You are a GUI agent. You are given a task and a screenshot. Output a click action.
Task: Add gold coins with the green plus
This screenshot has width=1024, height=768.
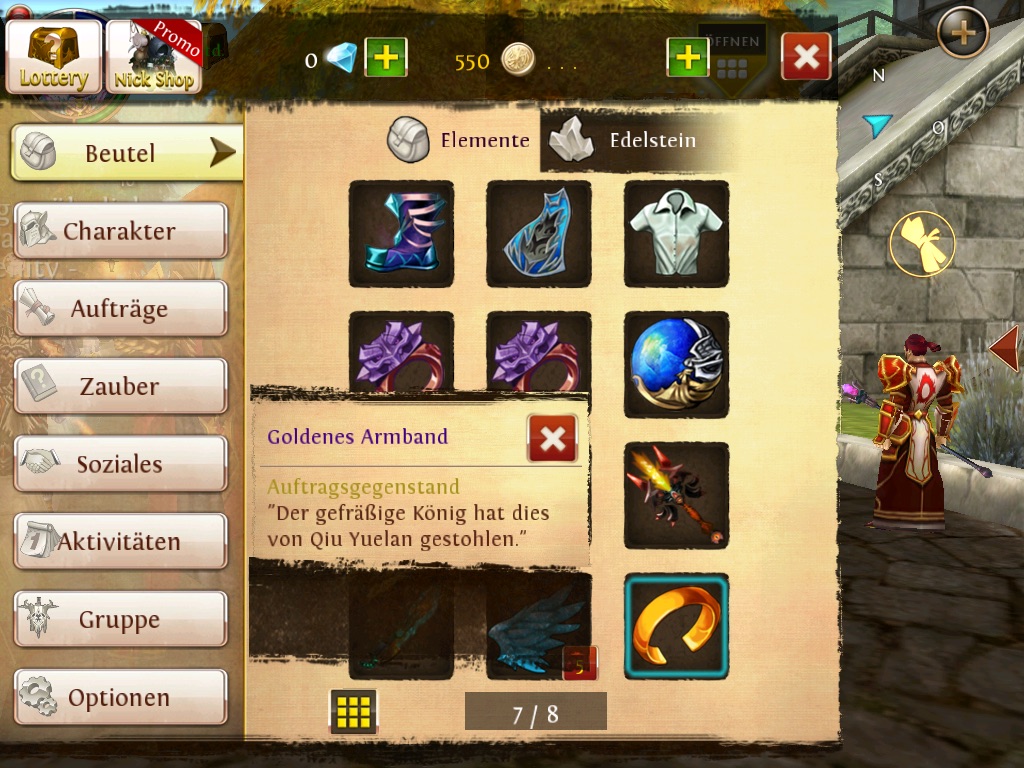click(x=687, y=58)
